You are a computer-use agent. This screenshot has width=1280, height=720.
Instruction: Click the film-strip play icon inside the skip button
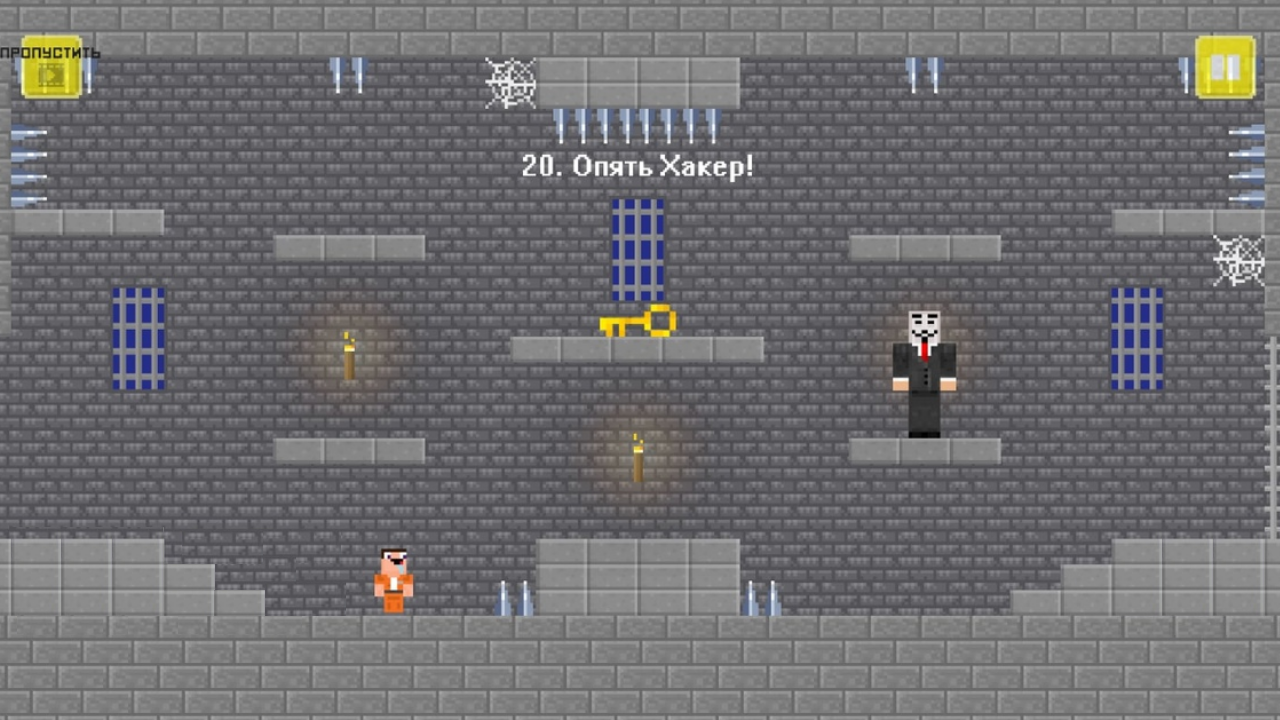(x=50, y=73)
